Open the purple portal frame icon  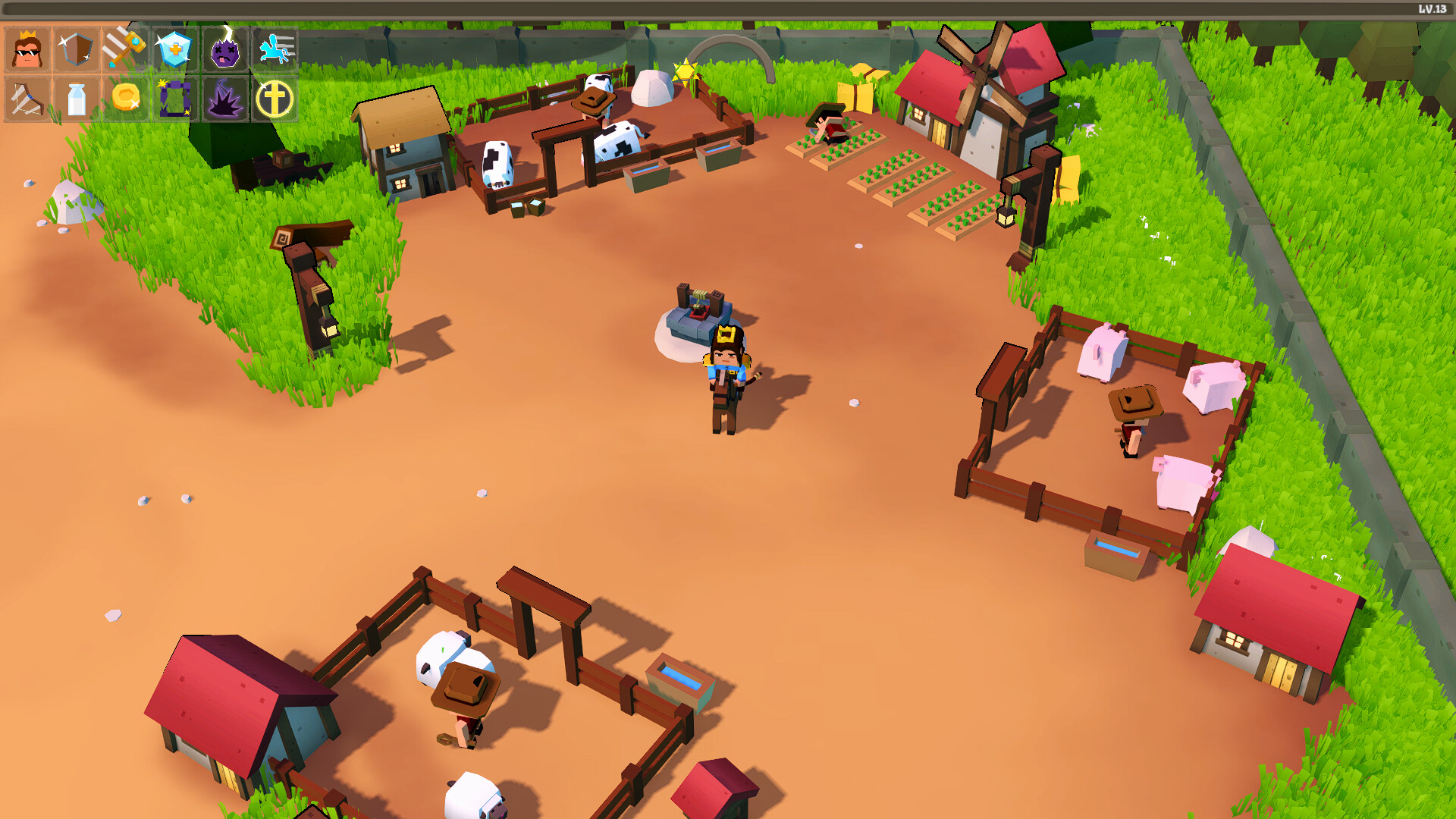(174, 99)
